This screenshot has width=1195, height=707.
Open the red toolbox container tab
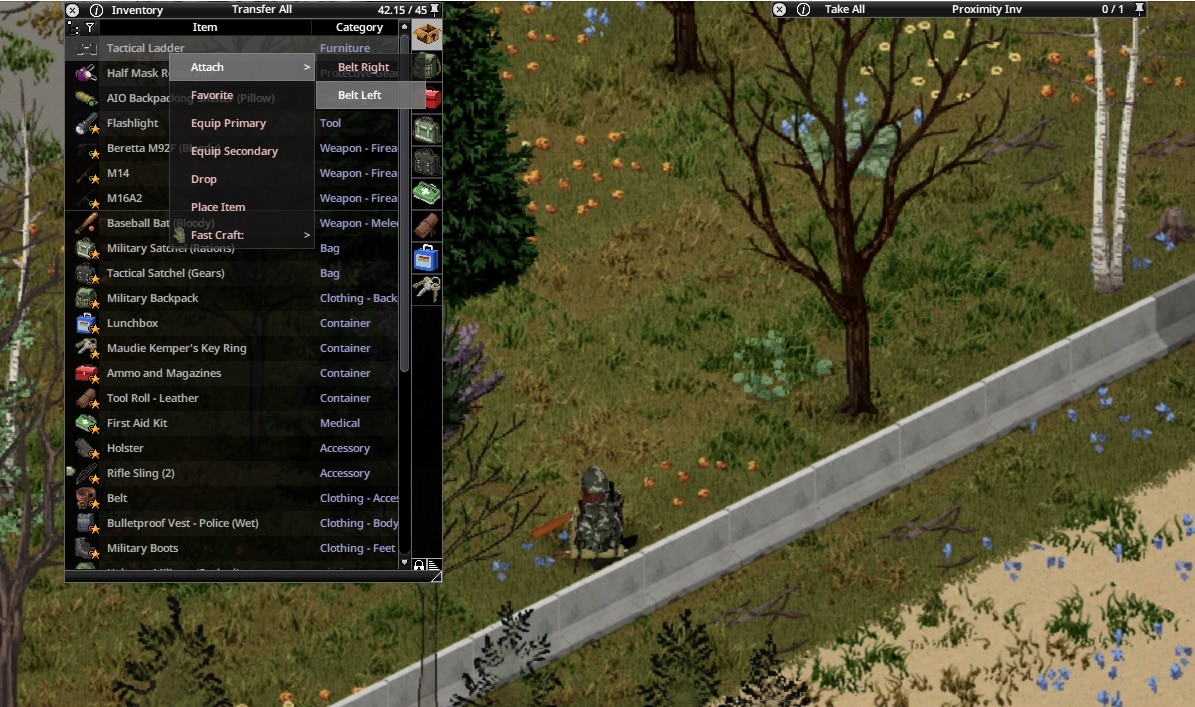pos(431,97)
